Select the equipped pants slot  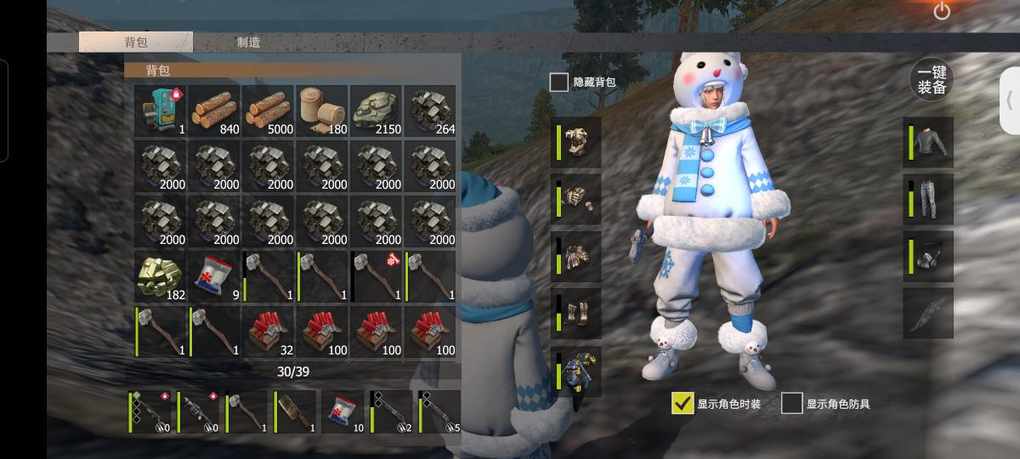tap(930, 198)
